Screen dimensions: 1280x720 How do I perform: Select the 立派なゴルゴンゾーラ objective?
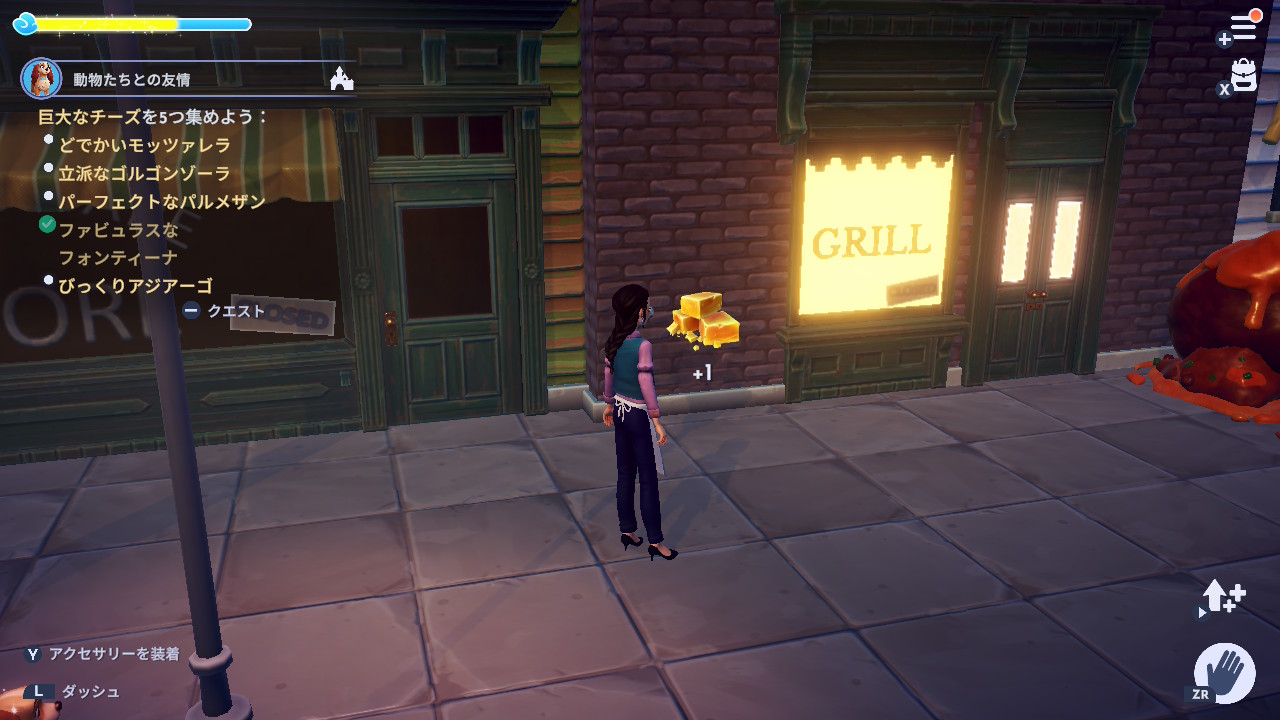point(144,173)
